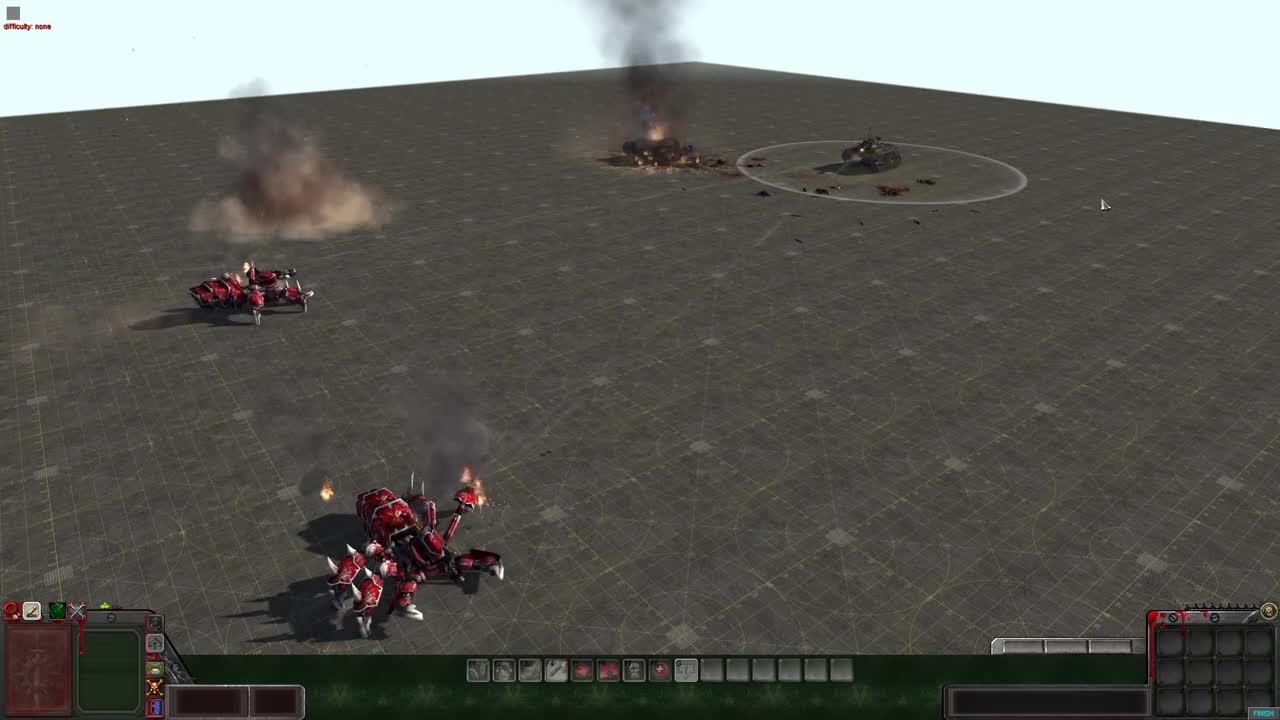1280x720 pixels.
Task: Click the blue infantry figure icon
Action: point(155,707)
